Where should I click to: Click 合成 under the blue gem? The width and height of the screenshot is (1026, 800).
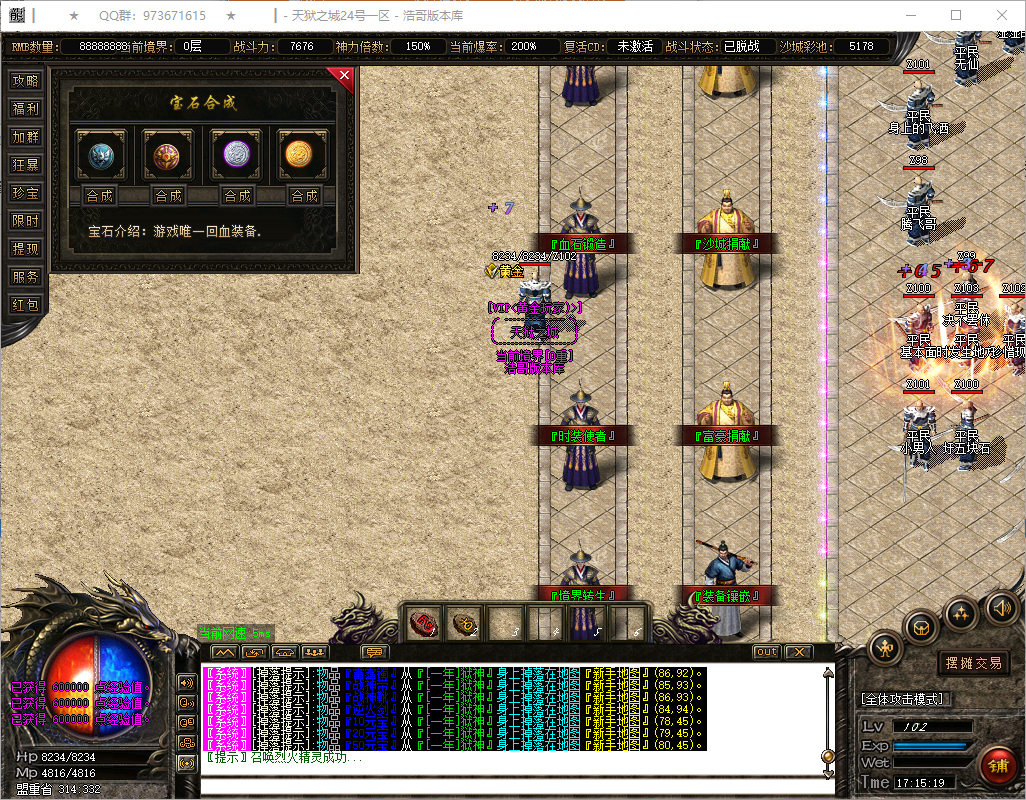[x=100, y=195]
